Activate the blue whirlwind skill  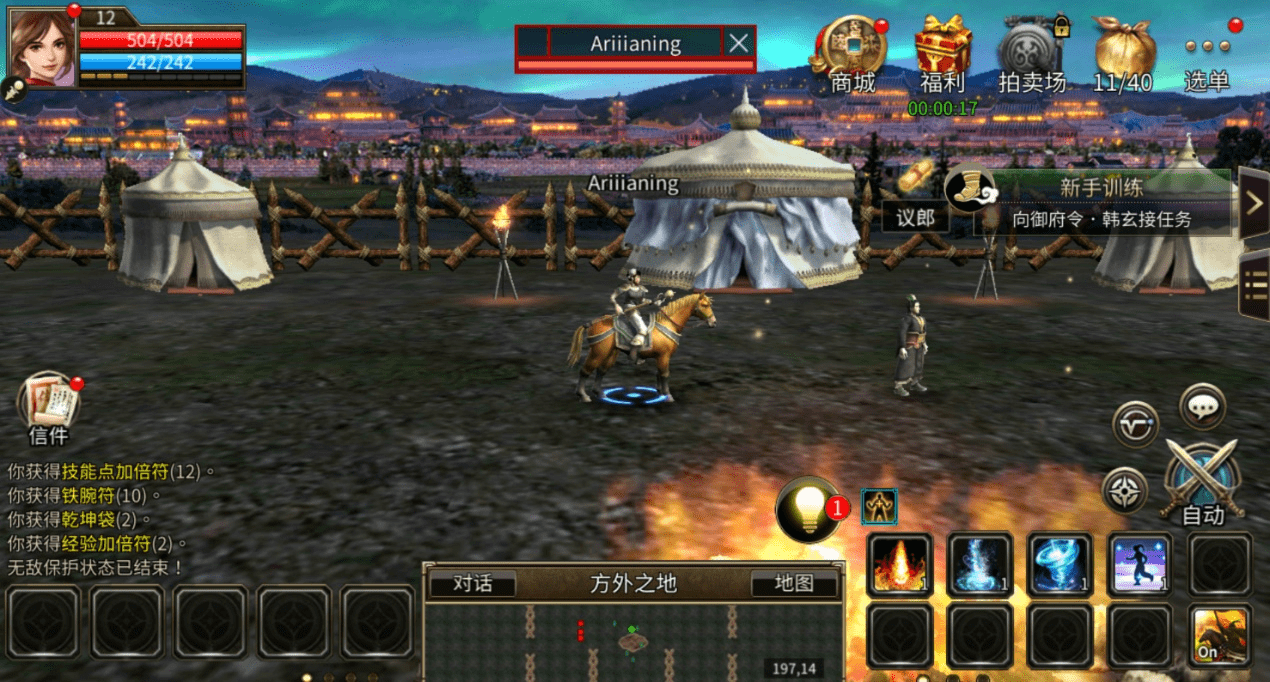coord(1060,565)
